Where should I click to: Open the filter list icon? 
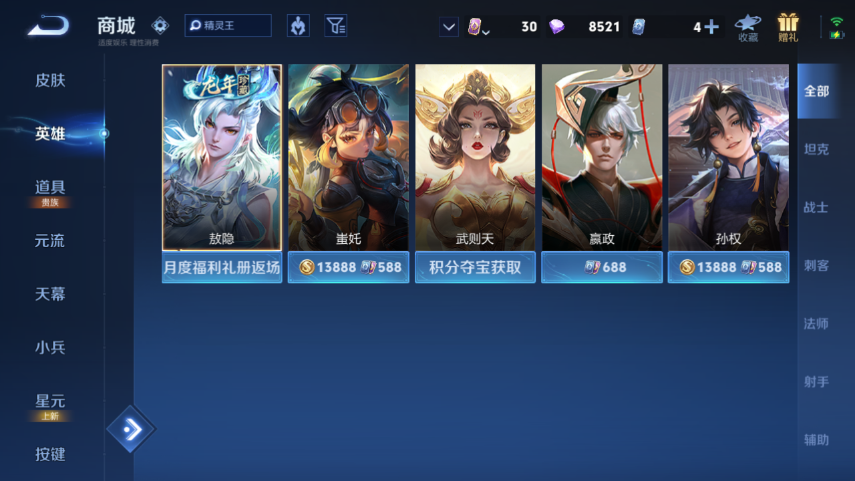click(336, 26)
